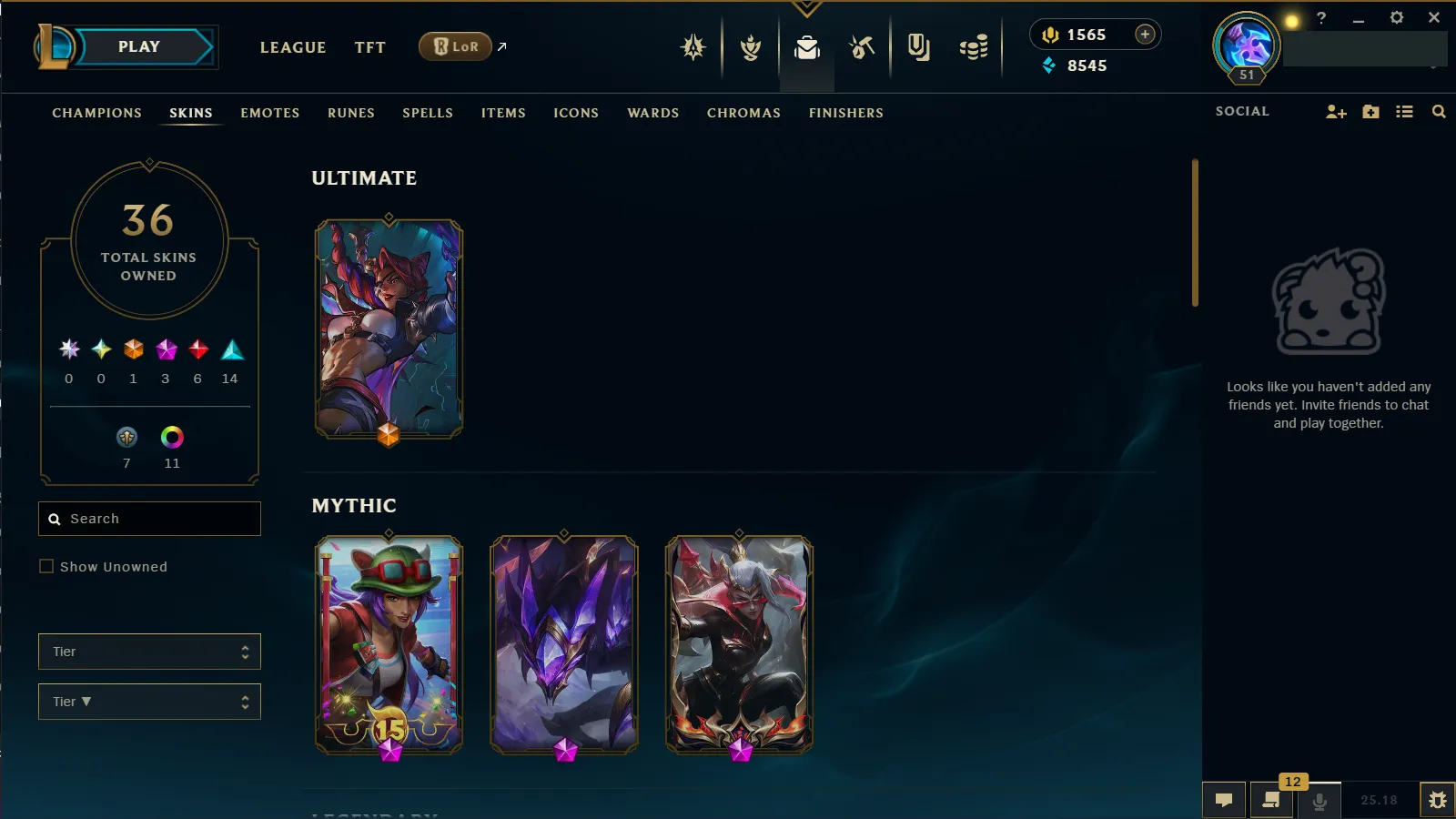
Task: Choose the Teemo mythic skin card
Action: pos(389,644)
